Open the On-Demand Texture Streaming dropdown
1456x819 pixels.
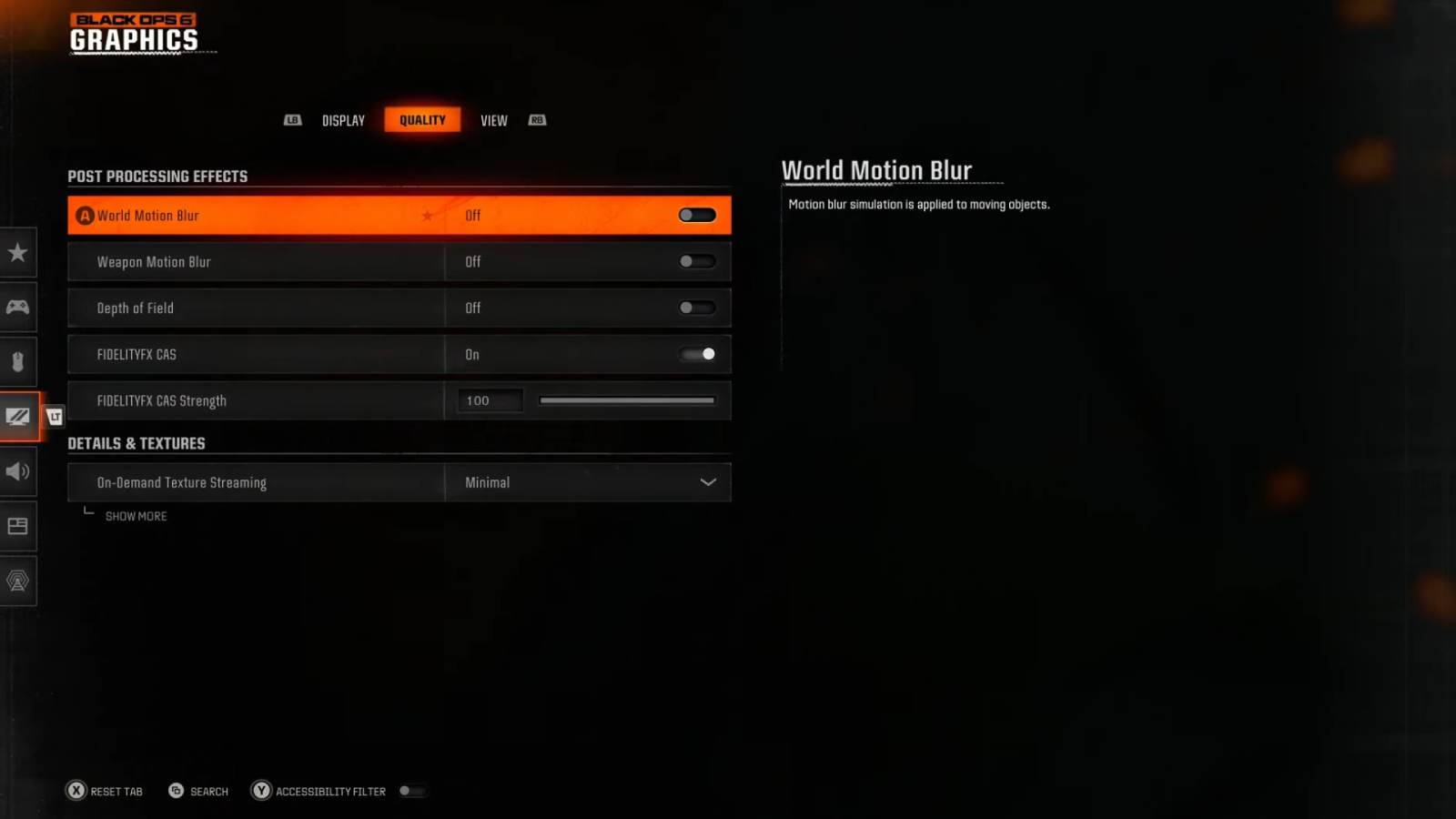tap(588, 482)
